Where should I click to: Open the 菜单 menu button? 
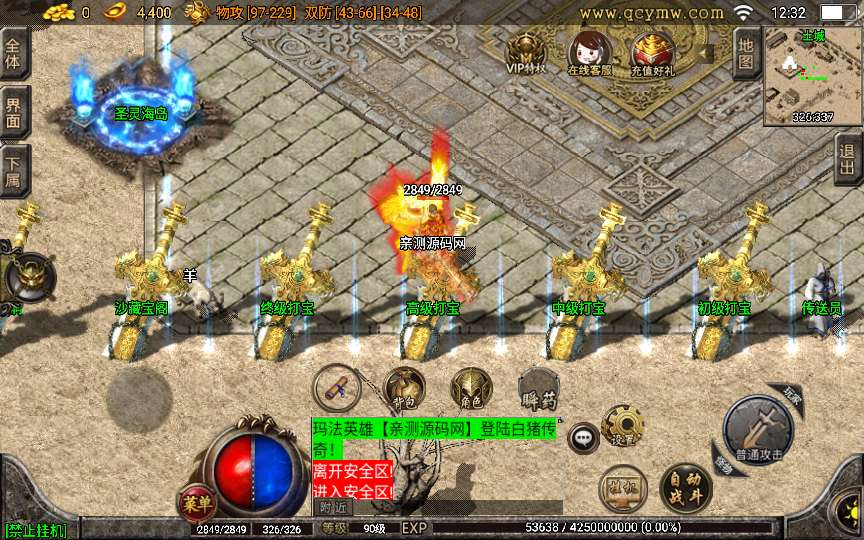[194, 501]
